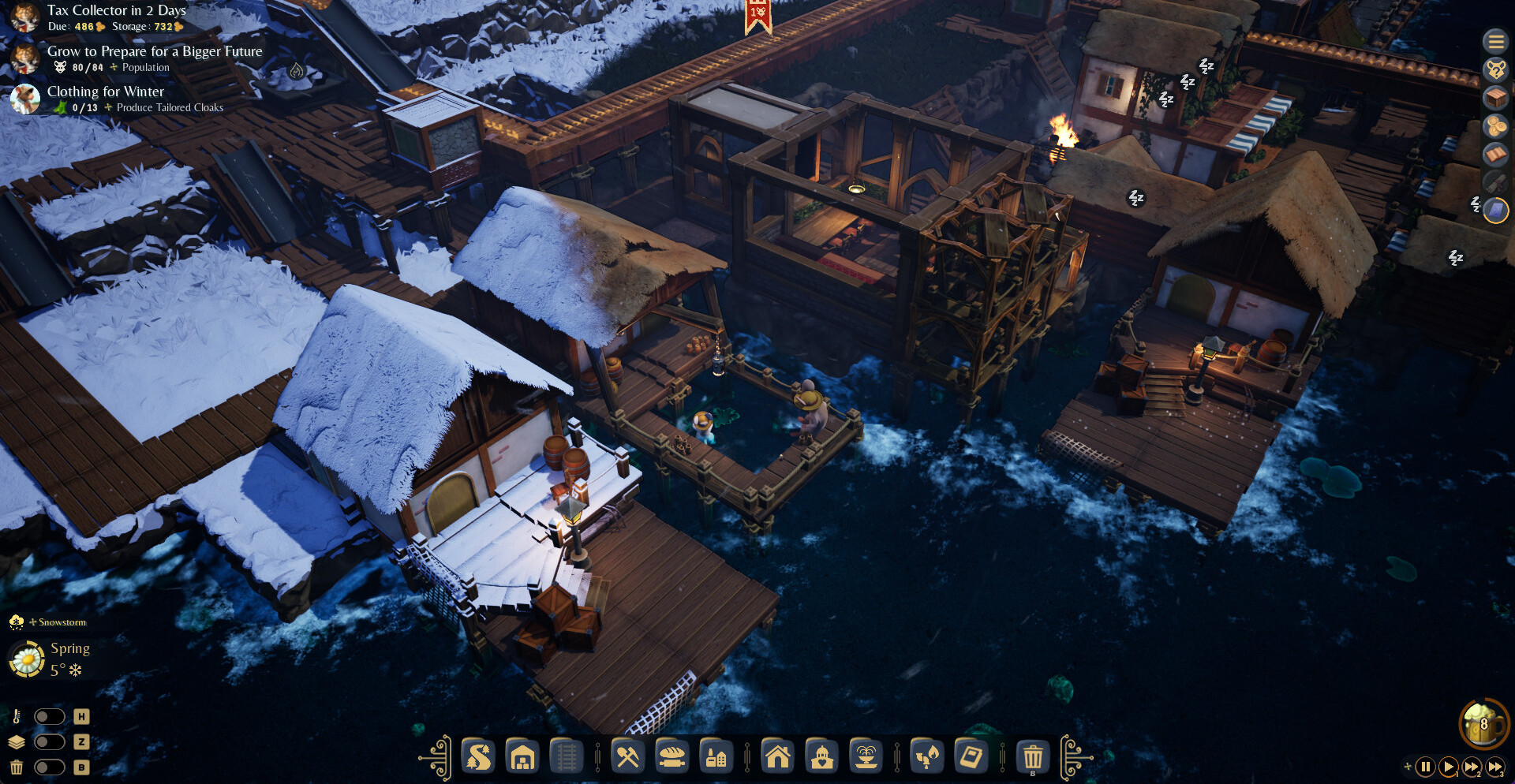Open the mouse question-mark help icon
This screenshot has height=784, width=1515.
1494,69
